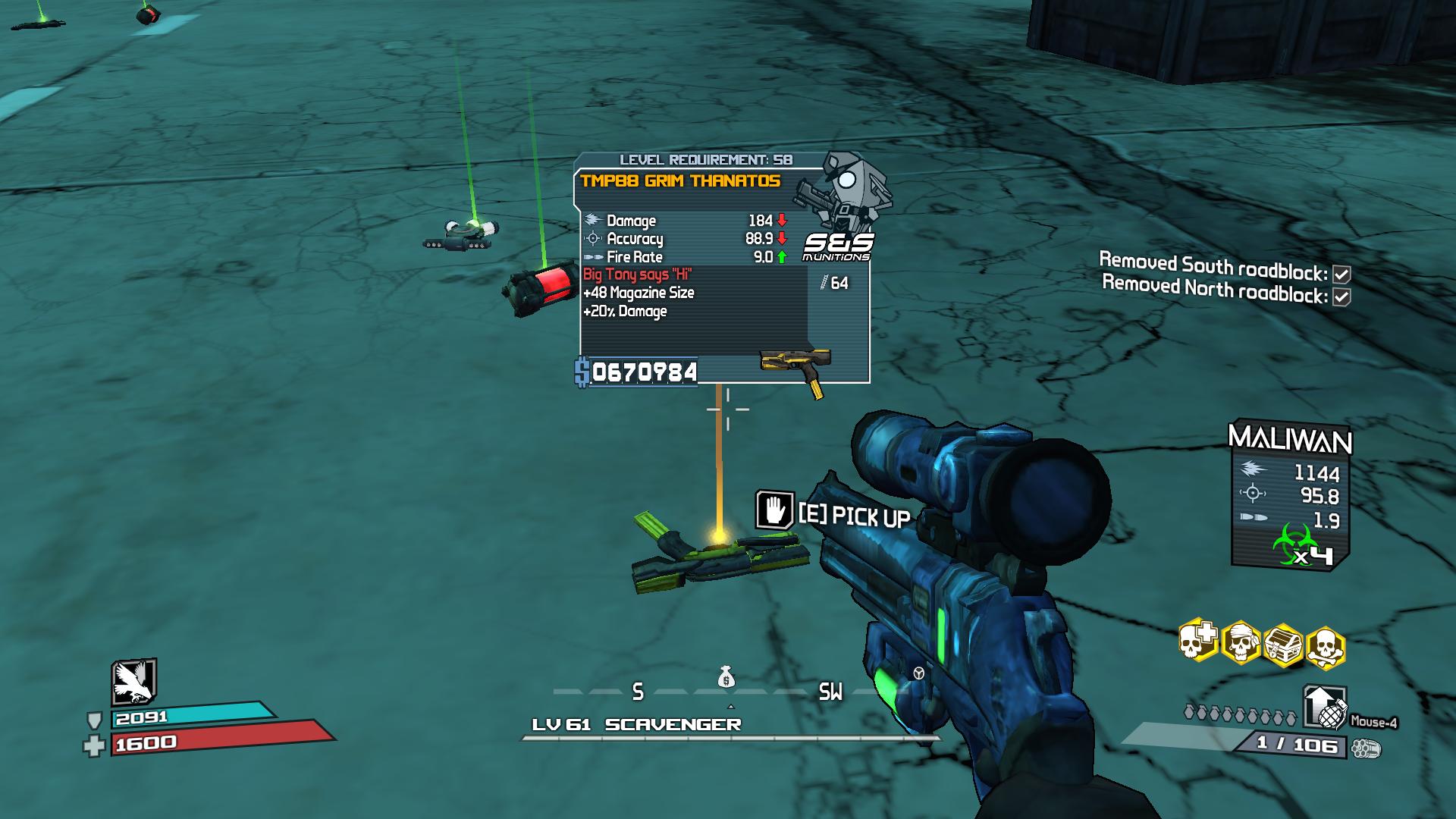1456x819 pixels.
Task: Select the TMP88 Grim Thanatos item card title
Action: coord(680,181)
